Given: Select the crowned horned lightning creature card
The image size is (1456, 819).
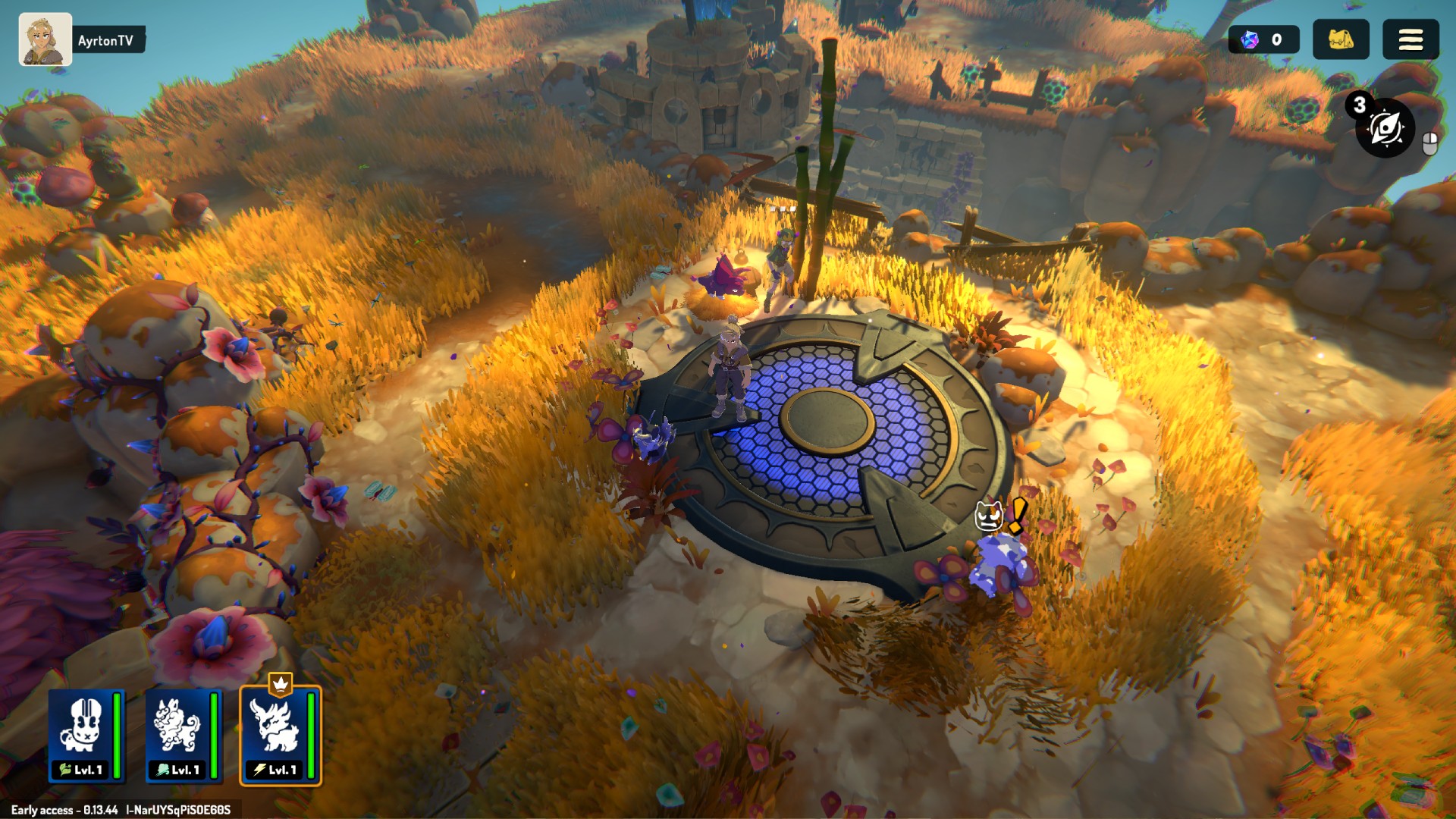Looking at the screenshot, I should (280, 735).
